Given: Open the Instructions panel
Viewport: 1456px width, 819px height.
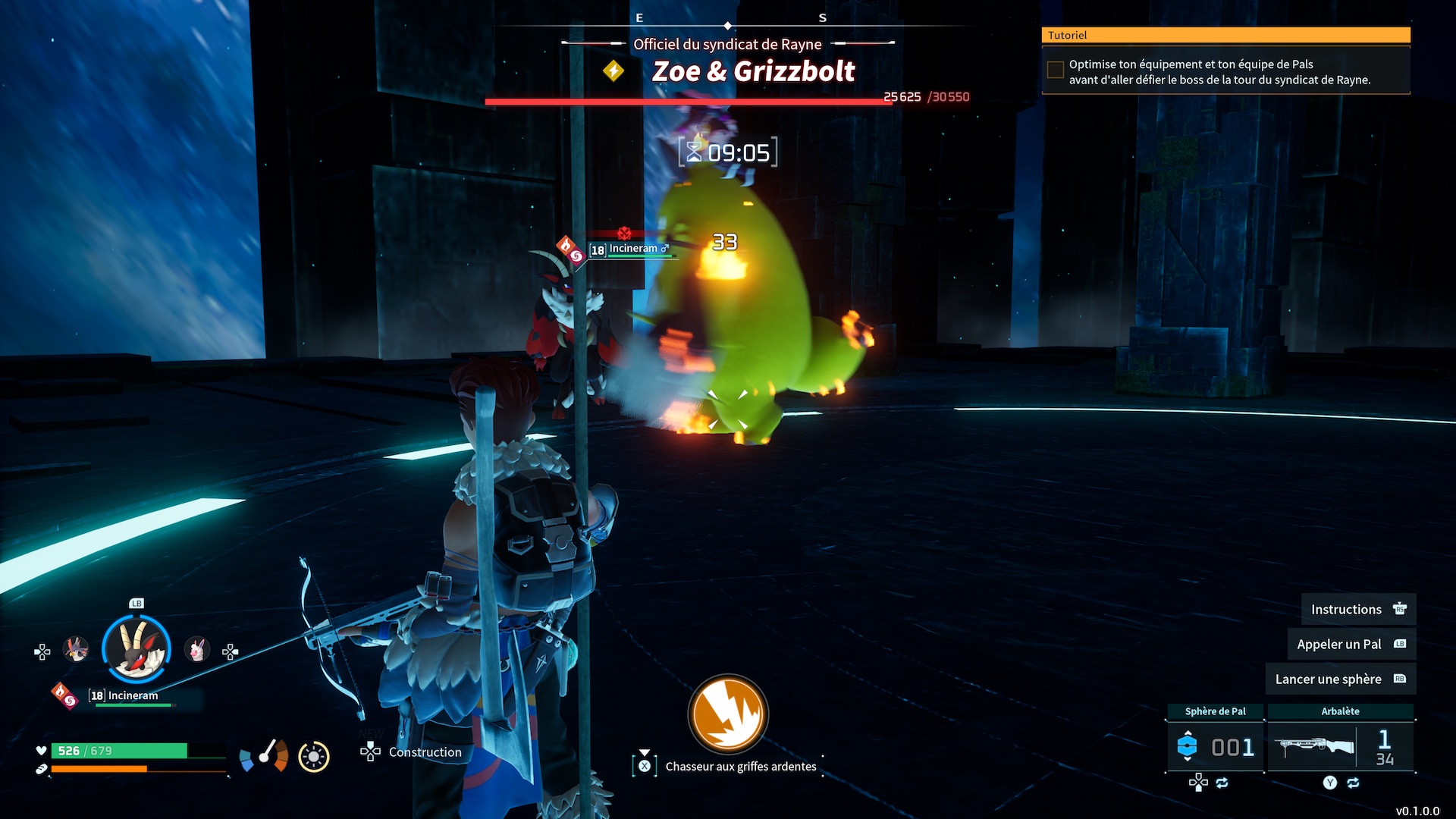Looking at the screenshot, I should pyautogui.click(x=1357, y=610).
